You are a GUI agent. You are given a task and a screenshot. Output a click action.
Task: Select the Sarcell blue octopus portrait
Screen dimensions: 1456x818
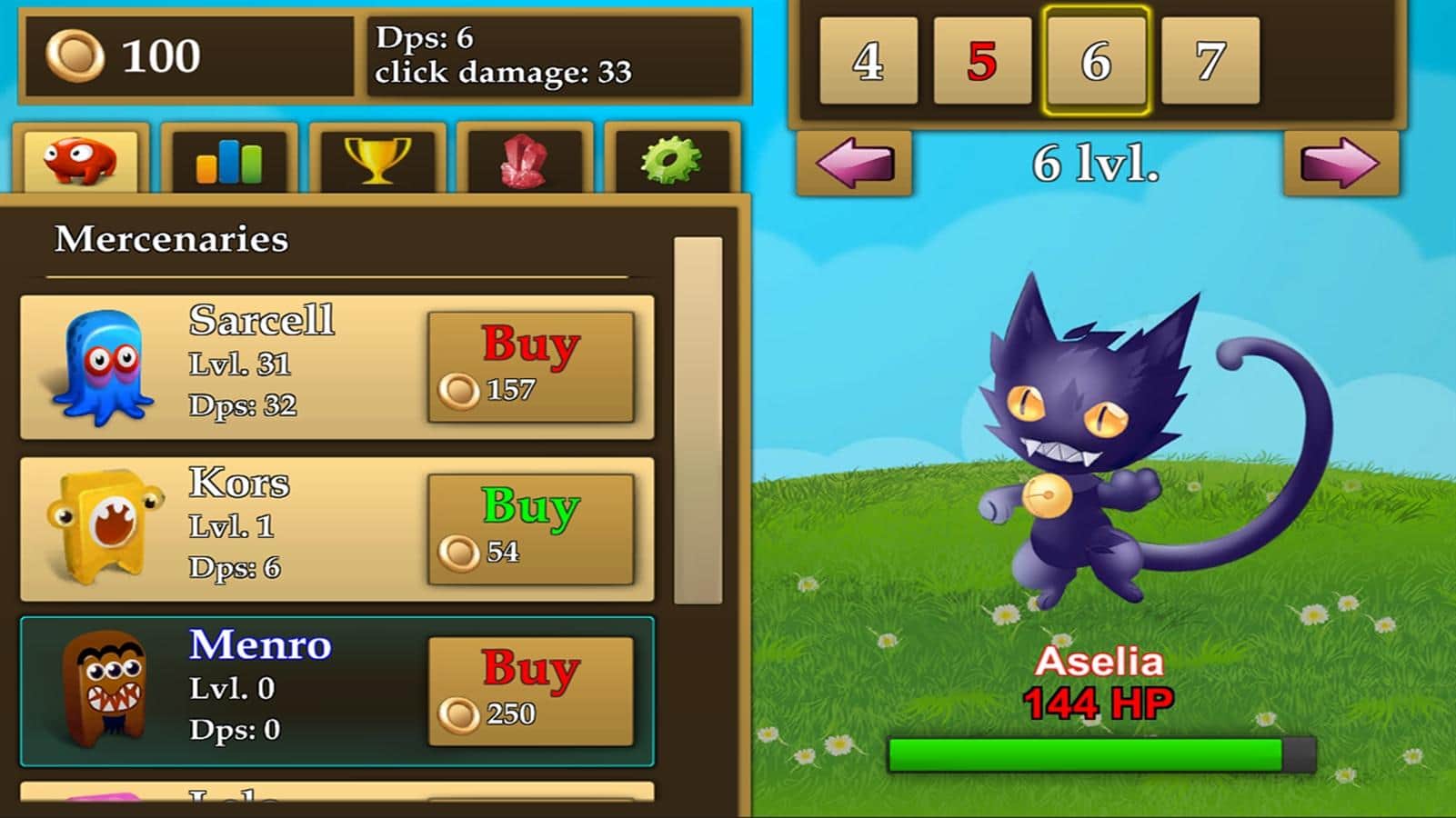pos(104,366)
